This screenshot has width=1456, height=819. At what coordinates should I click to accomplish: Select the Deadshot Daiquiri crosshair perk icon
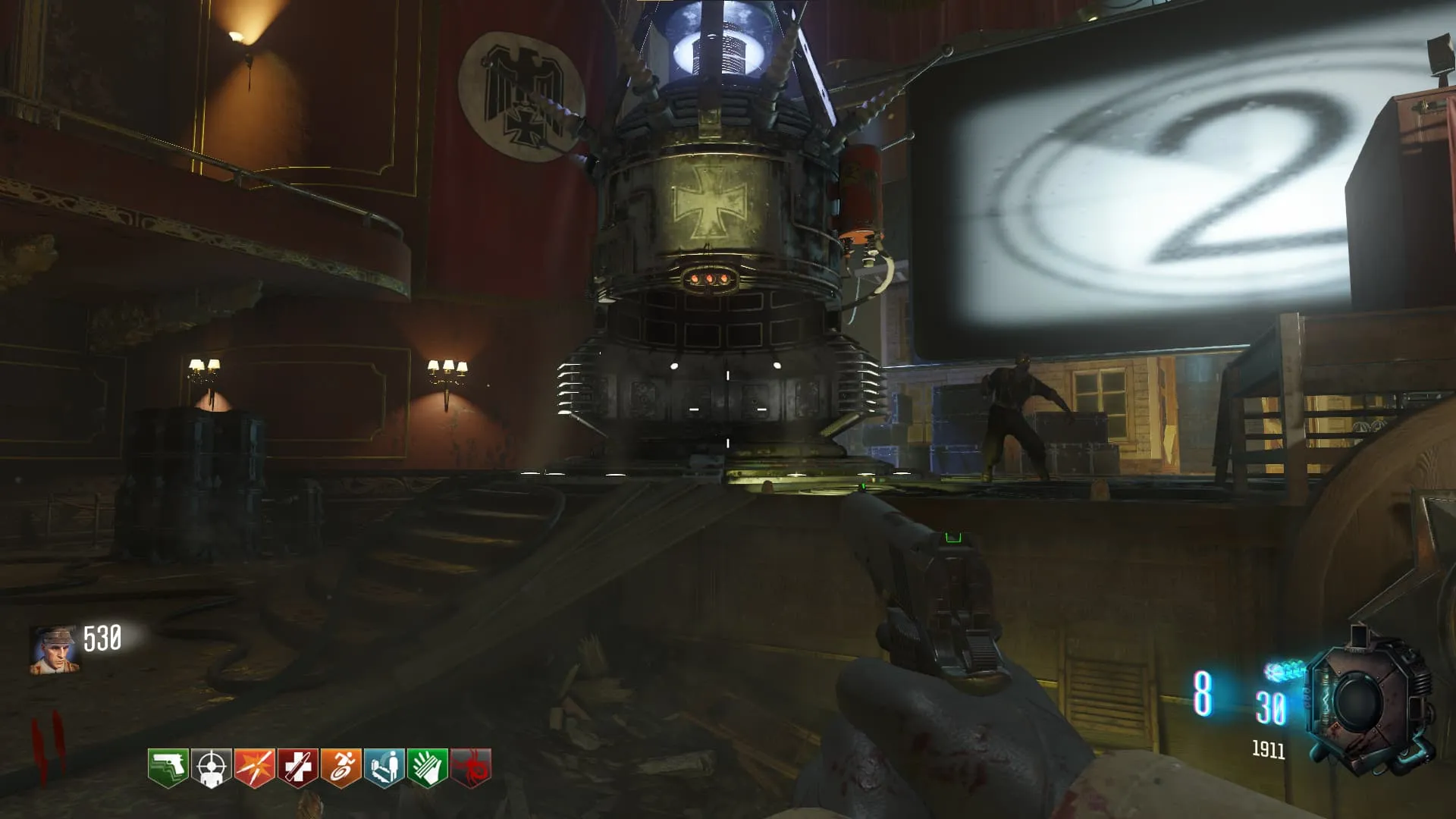[211, 767]
